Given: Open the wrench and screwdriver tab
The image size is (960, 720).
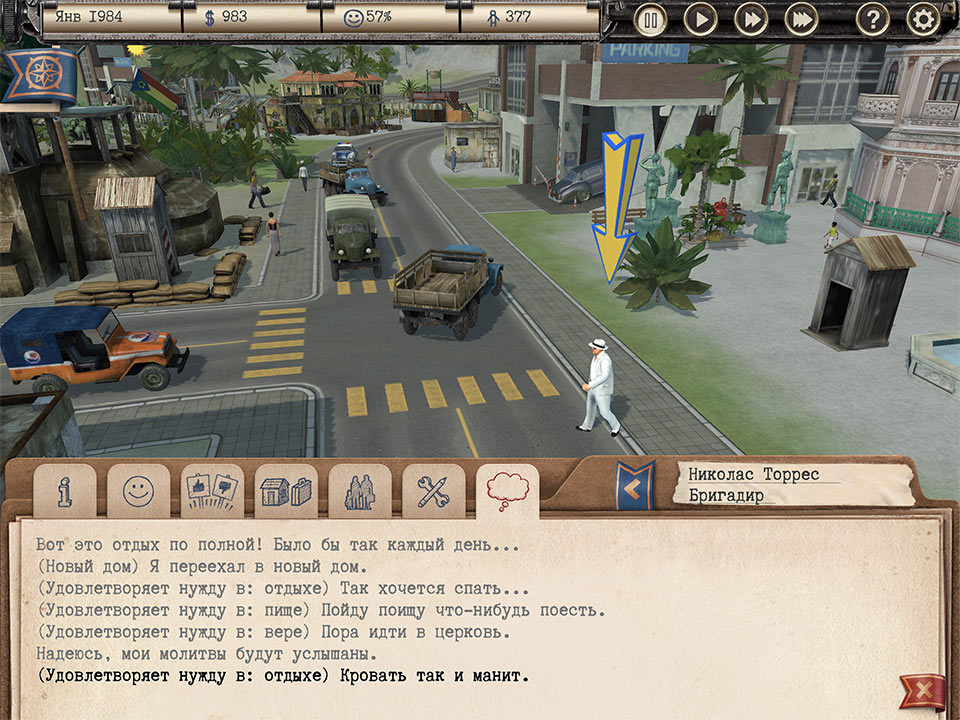Looking at the screenshot, I should (x=433, y=491).
